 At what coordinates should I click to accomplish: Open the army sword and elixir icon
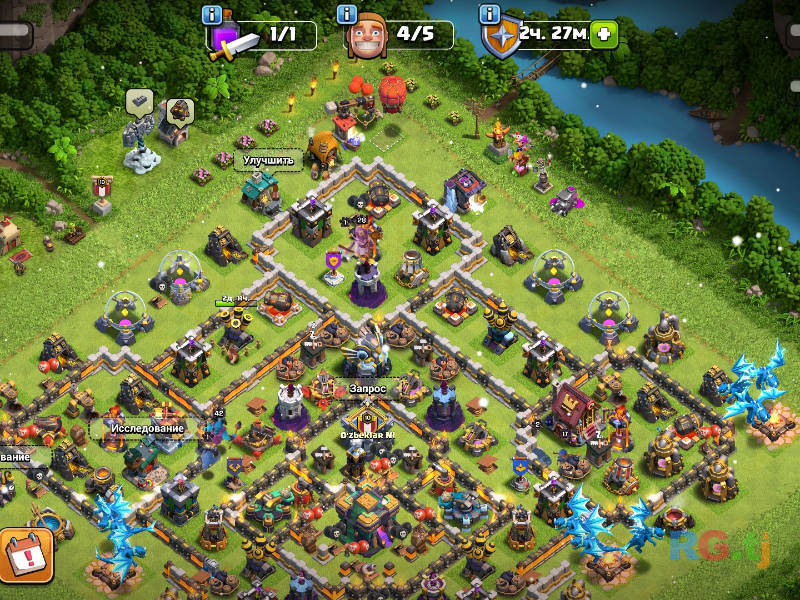pyautogui.click(x=232, y=40)
